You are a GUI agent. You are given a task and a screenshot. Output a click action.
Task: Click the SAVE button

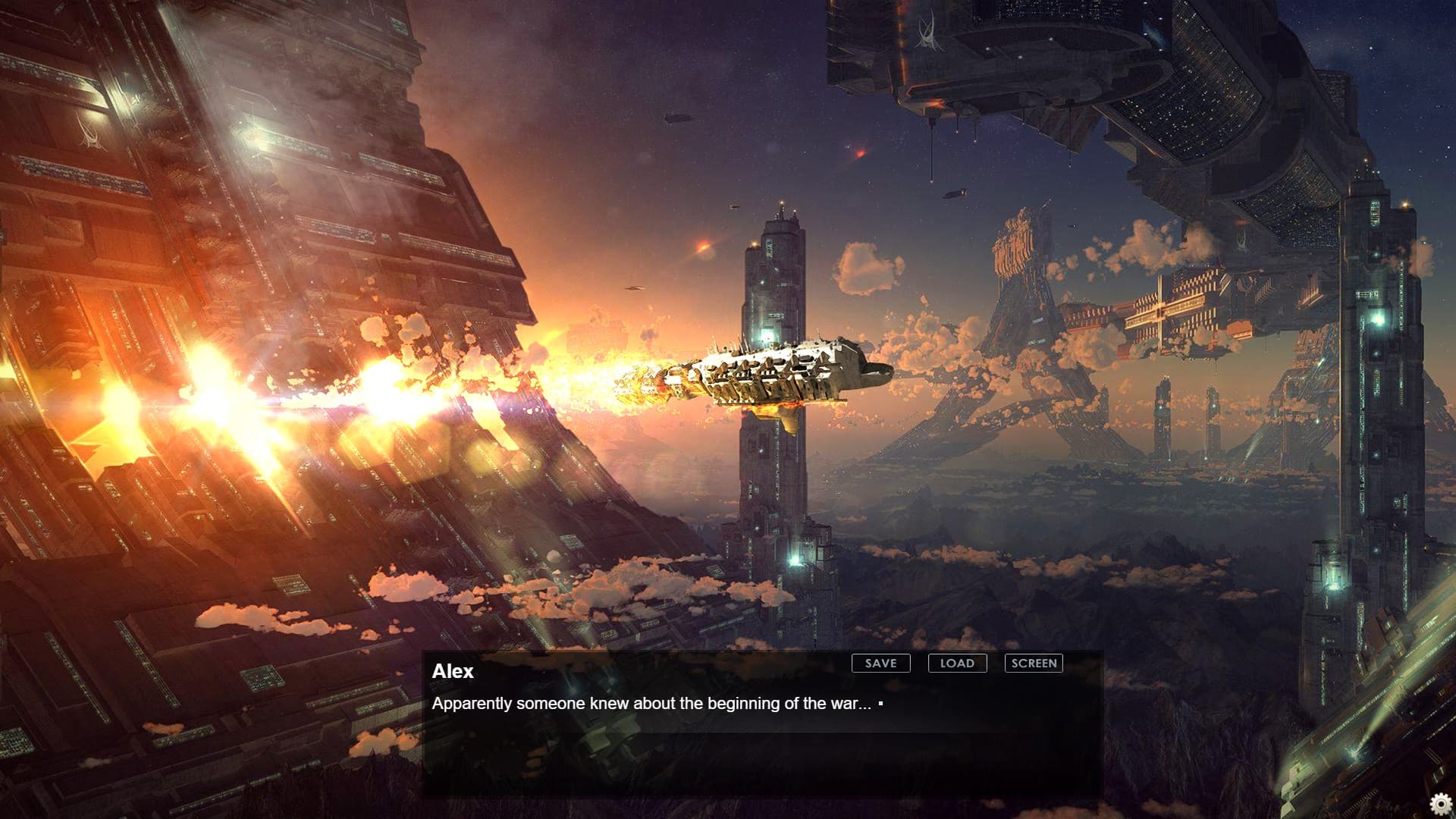point(880,664)
